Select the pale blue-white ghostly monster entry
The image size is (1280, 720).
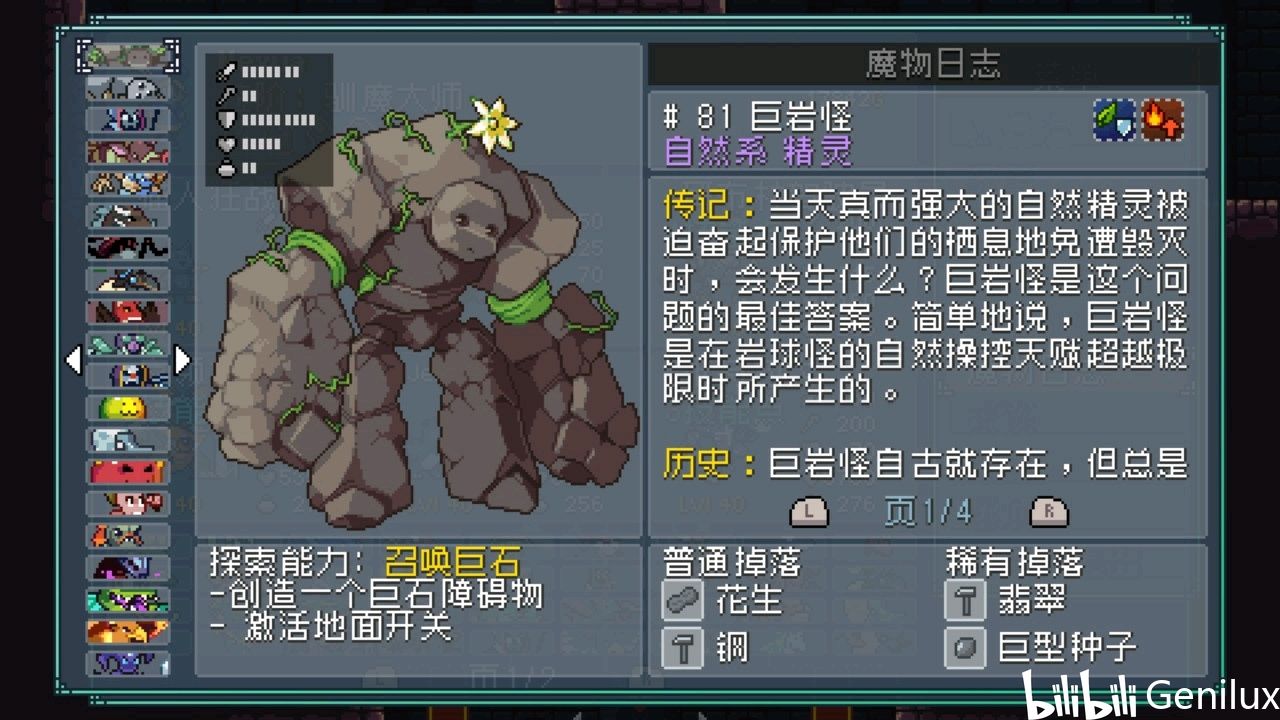tap(128, 439)
